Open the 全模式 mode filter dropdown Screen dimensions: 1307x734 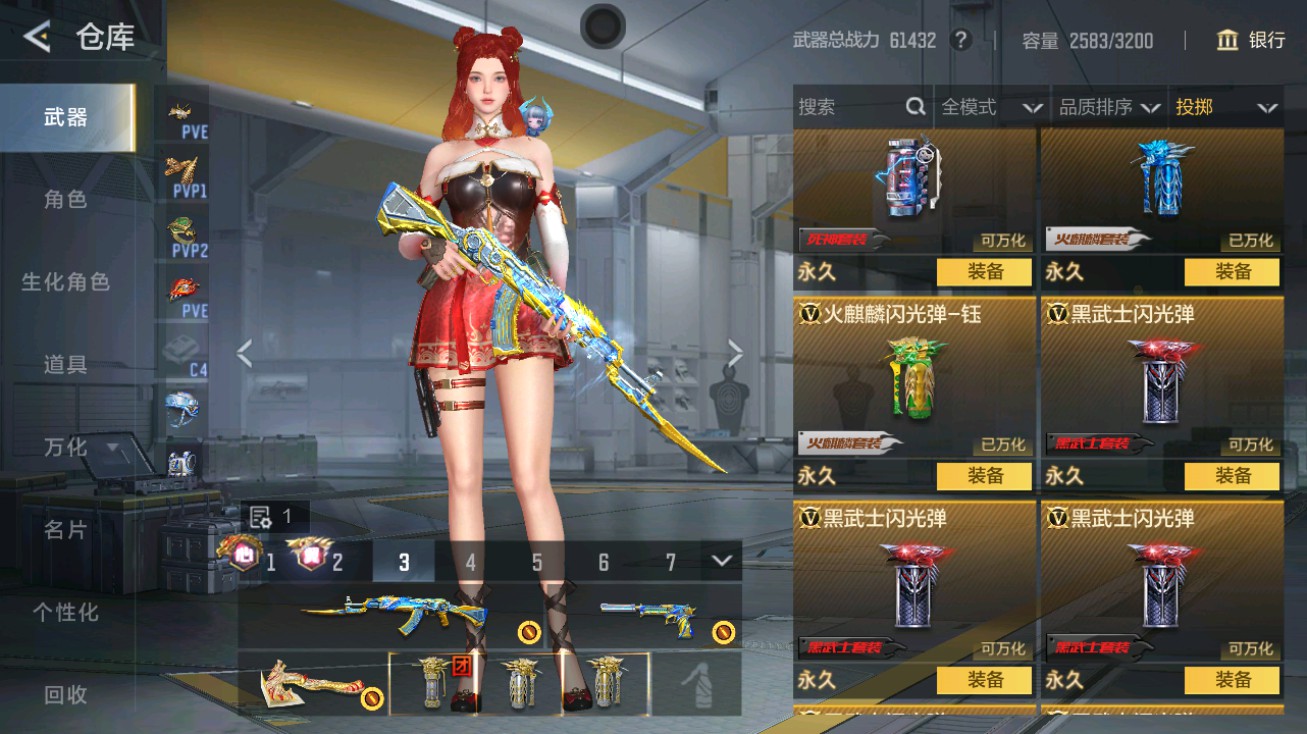coord(989,107)
